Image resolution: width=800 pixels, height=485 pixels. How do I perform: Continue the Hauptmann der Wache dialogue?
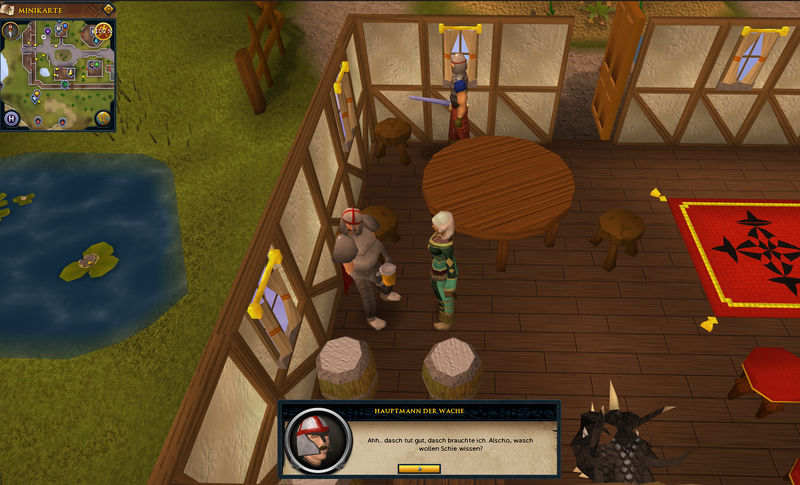[x=418, y=468]
